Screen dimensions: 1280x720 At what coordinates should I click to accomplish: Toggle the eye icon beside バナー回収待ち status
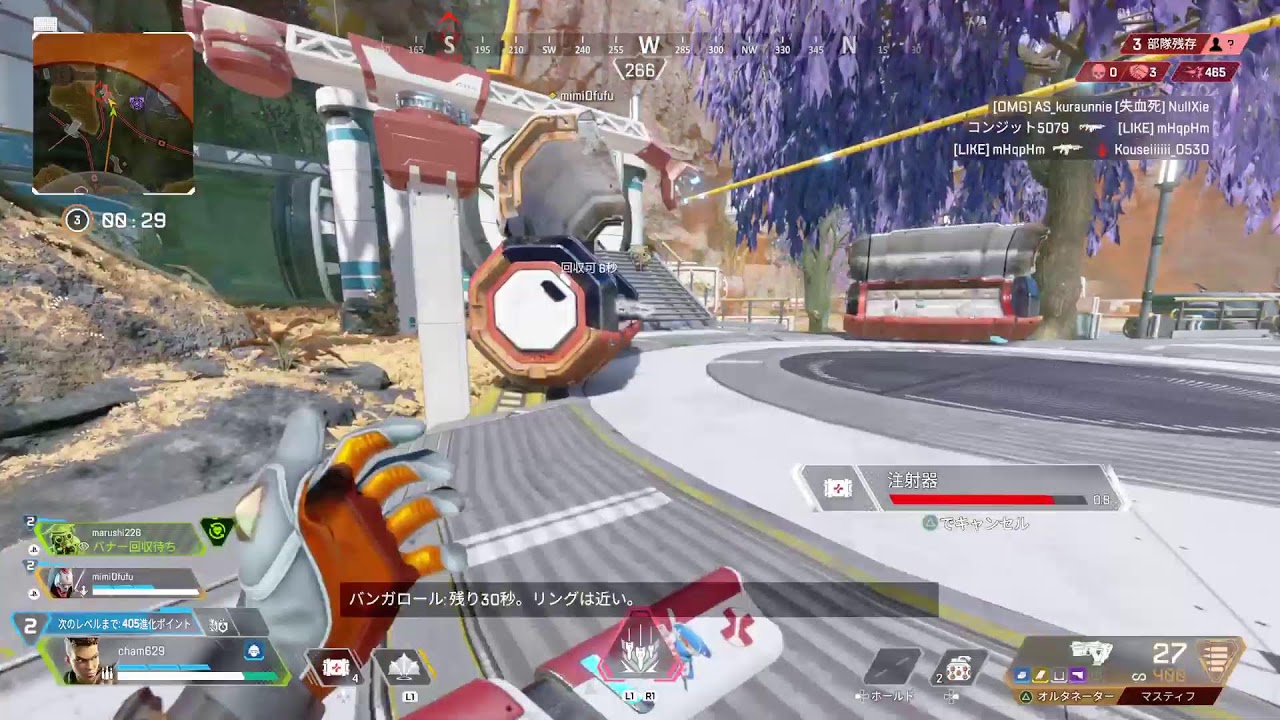click(84, 546)
